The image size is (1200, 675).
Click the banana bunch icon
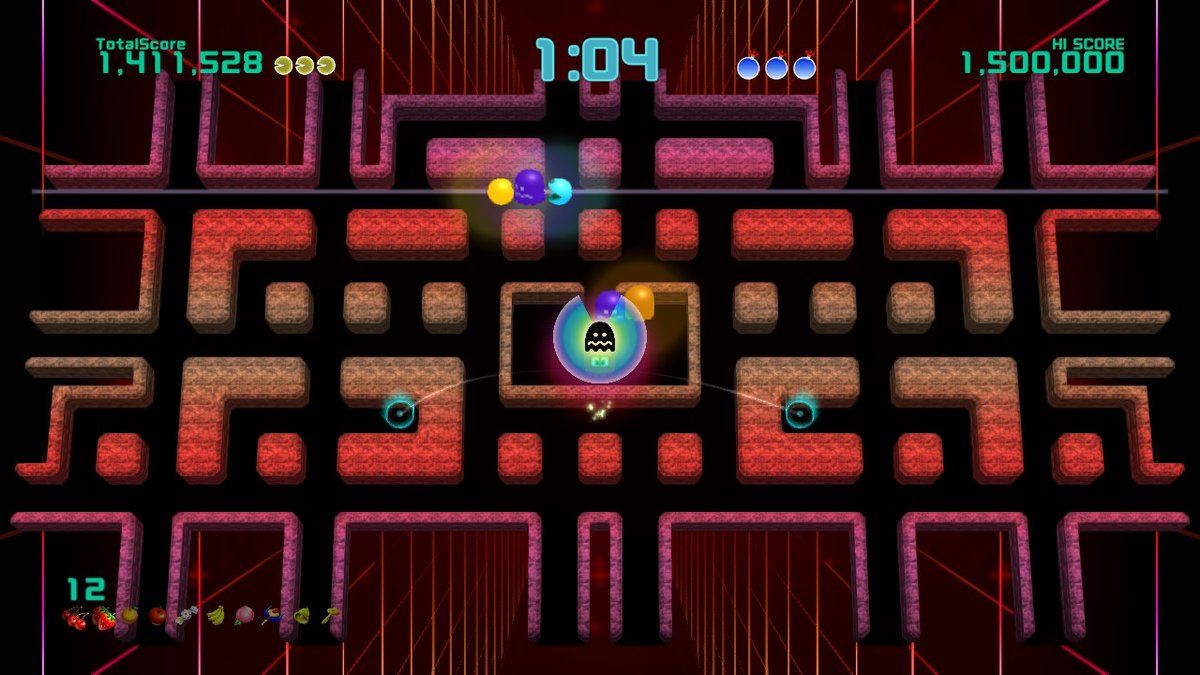coord(215,616)
